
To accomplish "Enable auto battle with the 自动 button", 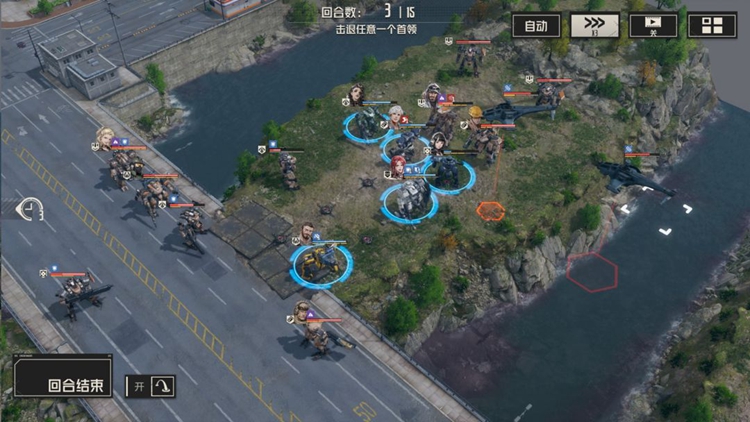I will [536, 26].
